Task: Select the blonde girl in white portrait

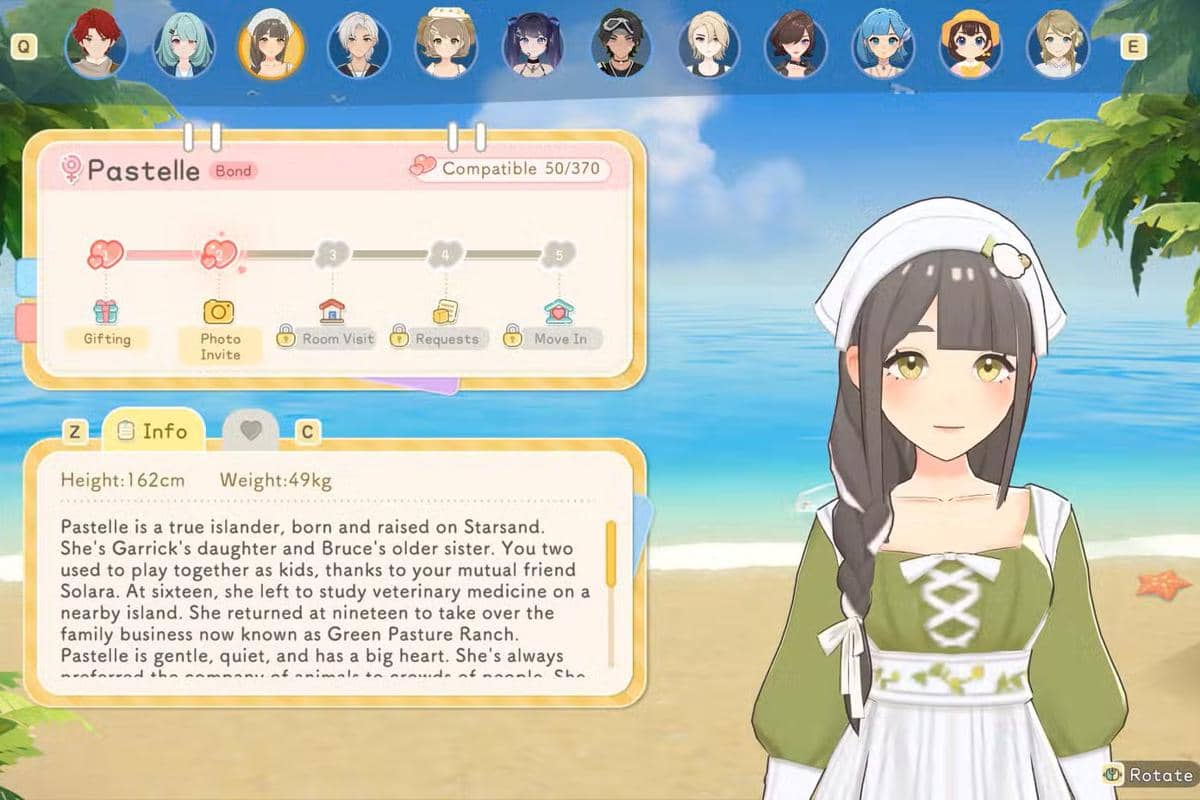Action: pyautogui.click(x=1058, y=46)
